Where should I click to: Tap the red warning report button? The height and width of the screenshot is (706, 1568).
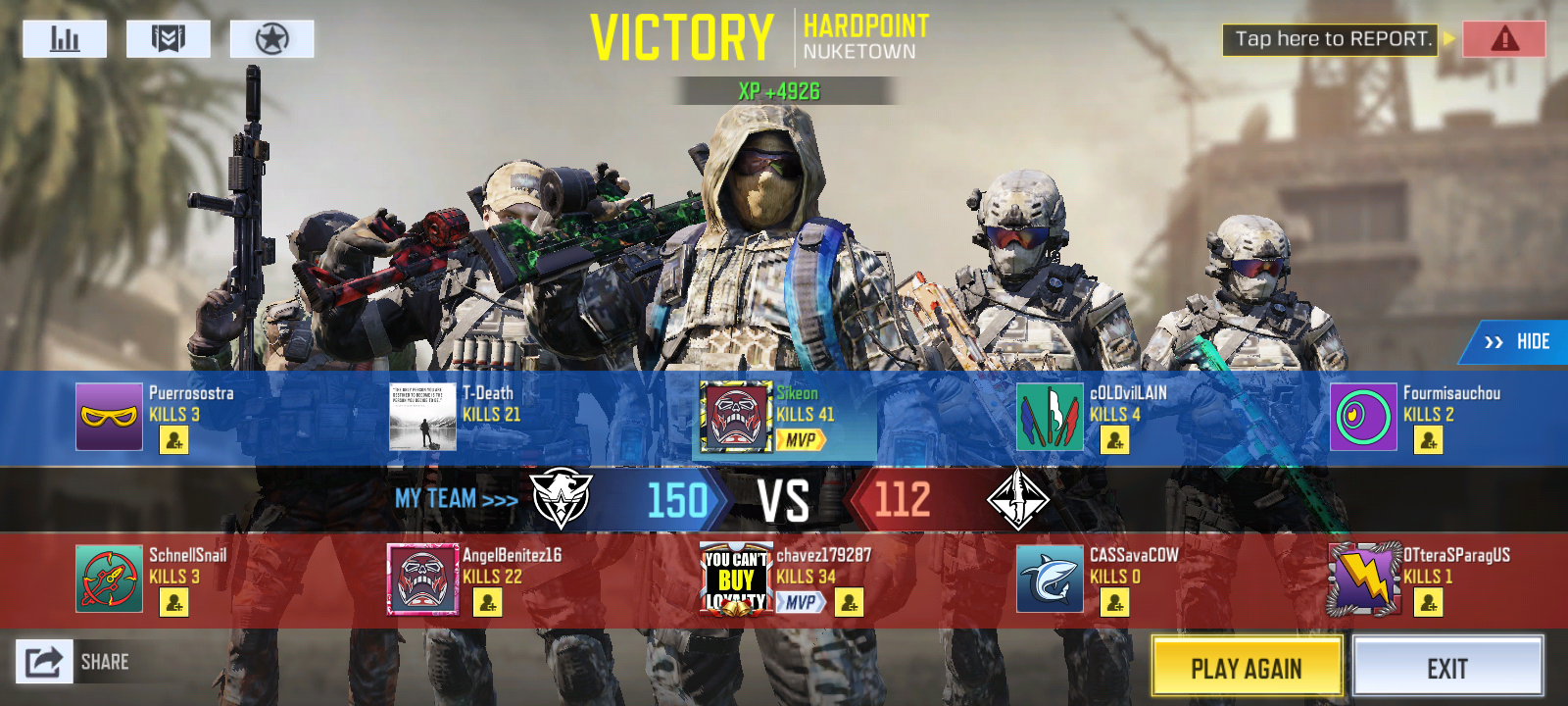(1503, 39)
